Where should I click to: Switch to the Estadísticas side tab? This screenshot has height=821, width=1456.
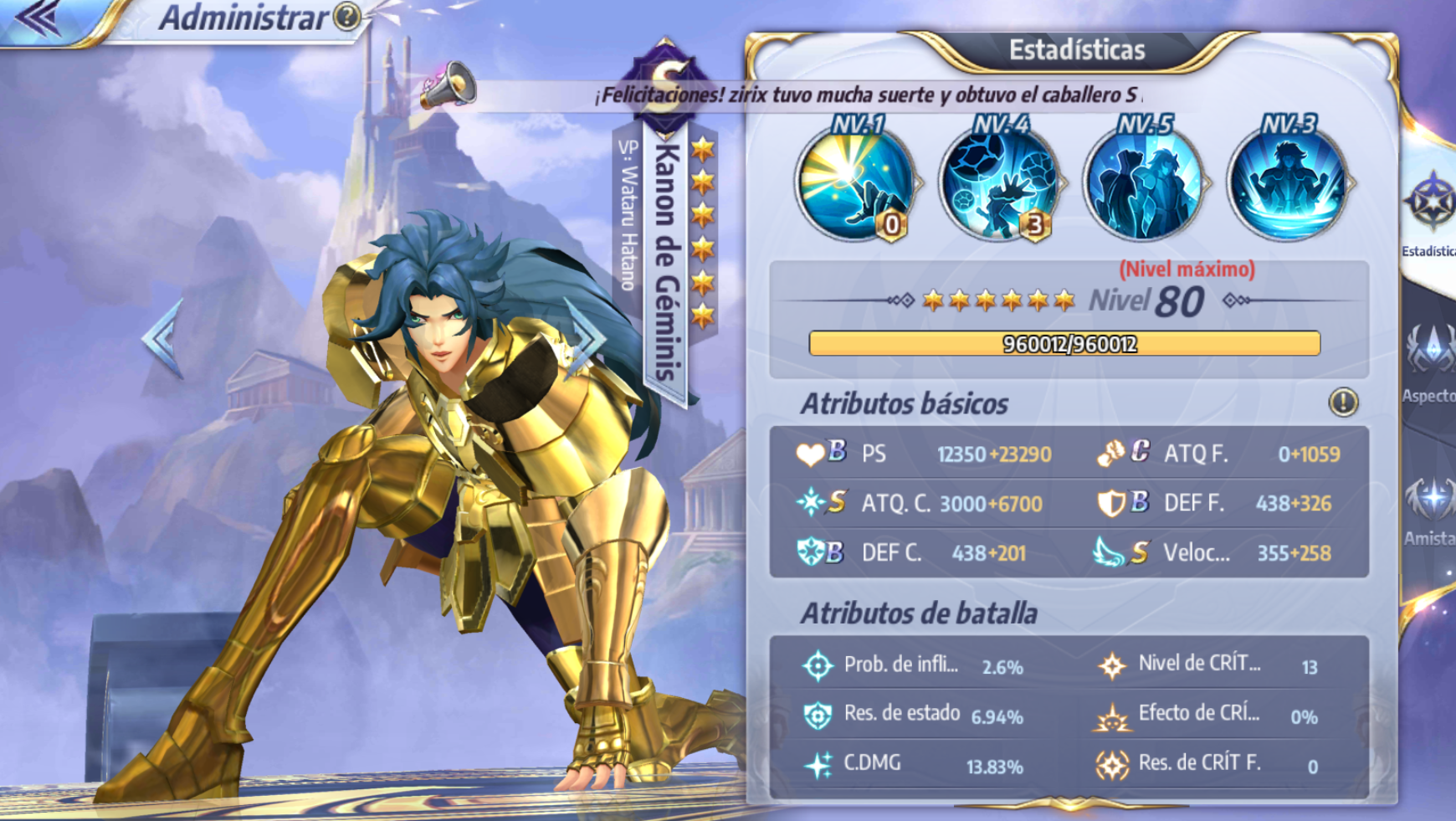coord(1431,213)
